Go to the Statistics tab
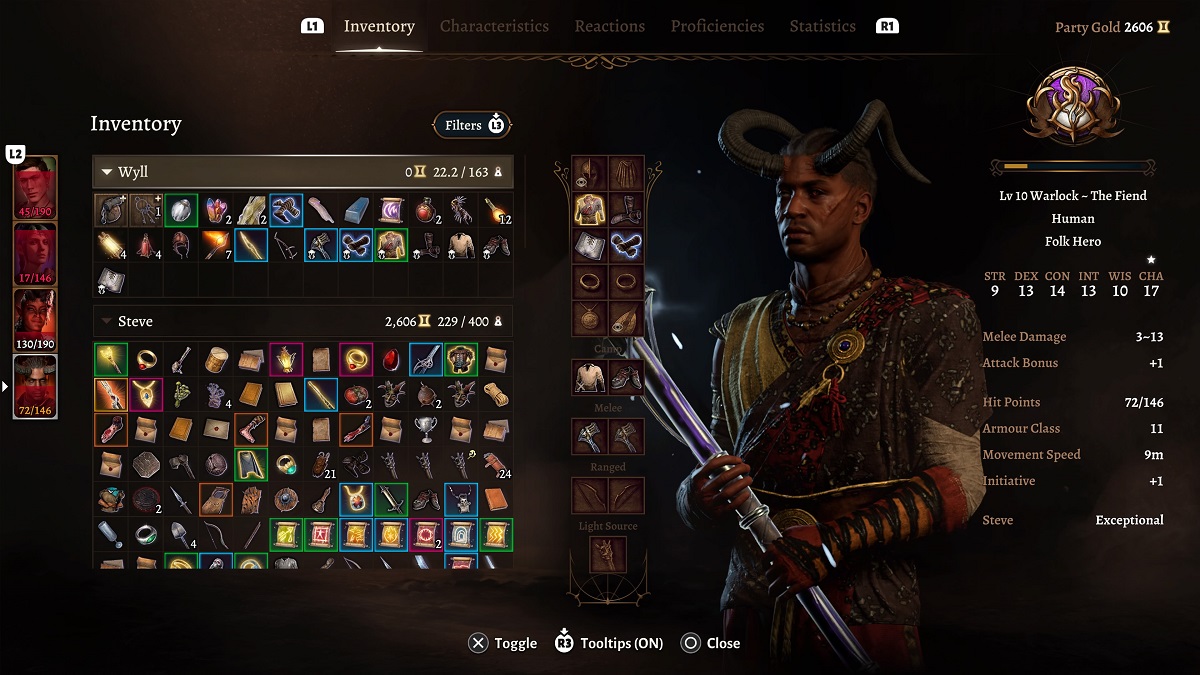This screenshot has width=1200, height=675. click(822, 26)
